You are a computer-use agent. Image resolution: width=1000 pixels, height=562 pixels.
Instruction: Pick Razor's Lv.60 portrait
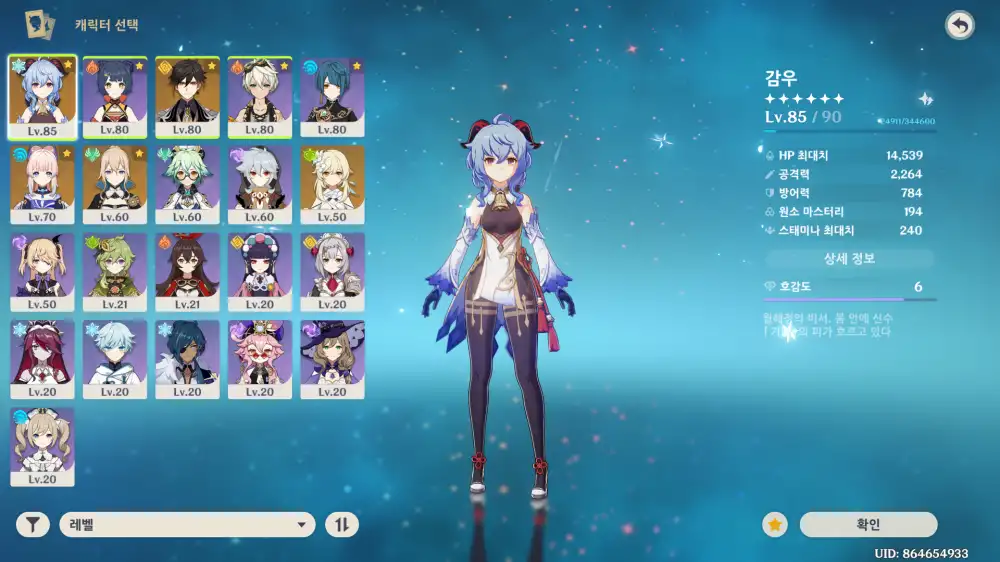click(x=260, y=184)
